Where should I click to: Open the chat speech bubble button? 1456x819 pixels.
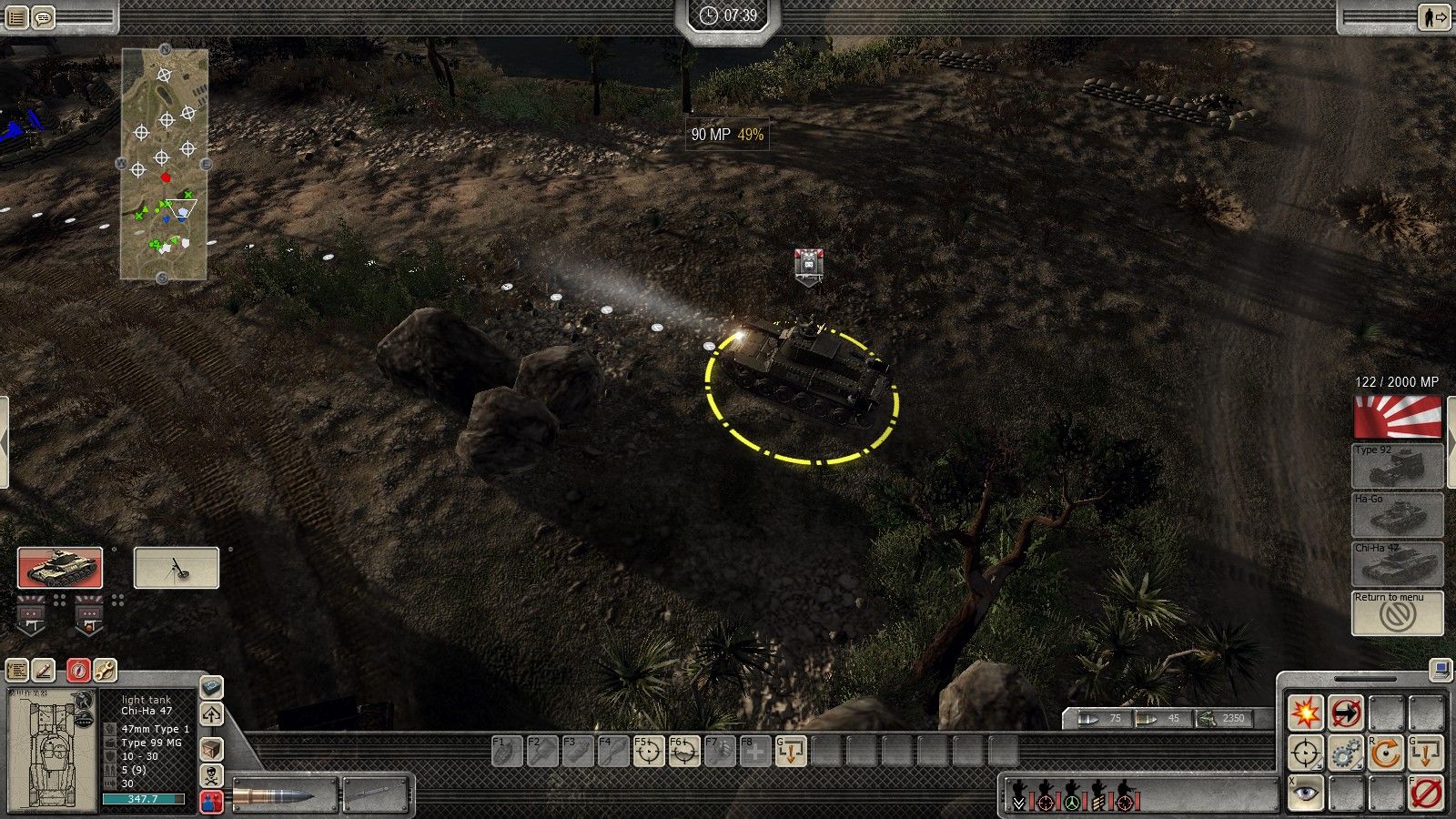43,16
